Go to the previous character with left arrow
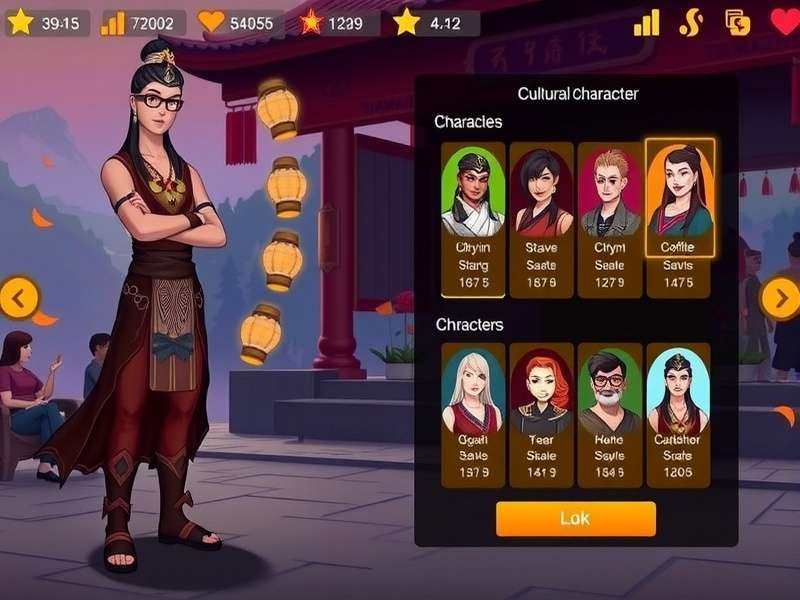 pyautogui.click(x=19, y=297)
